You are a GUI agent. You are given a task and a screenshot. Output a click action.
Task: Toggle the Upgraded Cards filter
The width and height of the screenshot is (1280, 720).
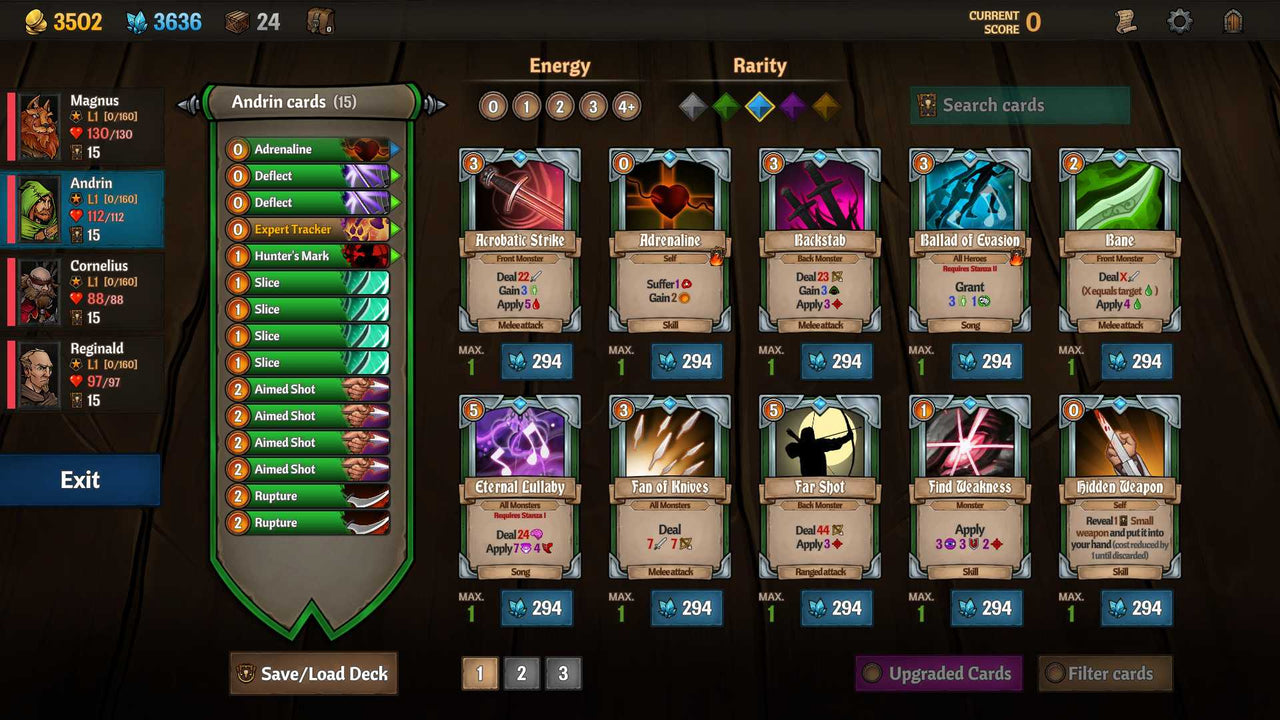point(938,673)
